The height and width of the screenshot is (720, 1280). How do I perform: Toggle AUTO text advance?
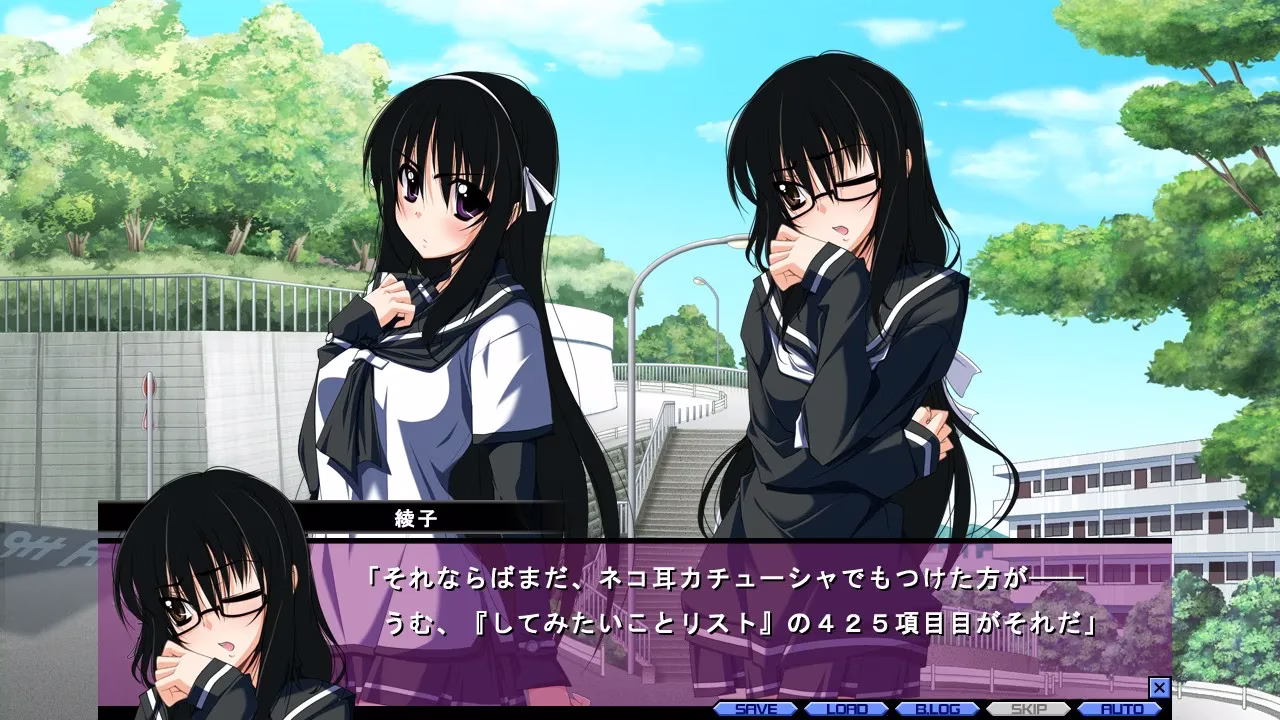(x=1120, y=709)
